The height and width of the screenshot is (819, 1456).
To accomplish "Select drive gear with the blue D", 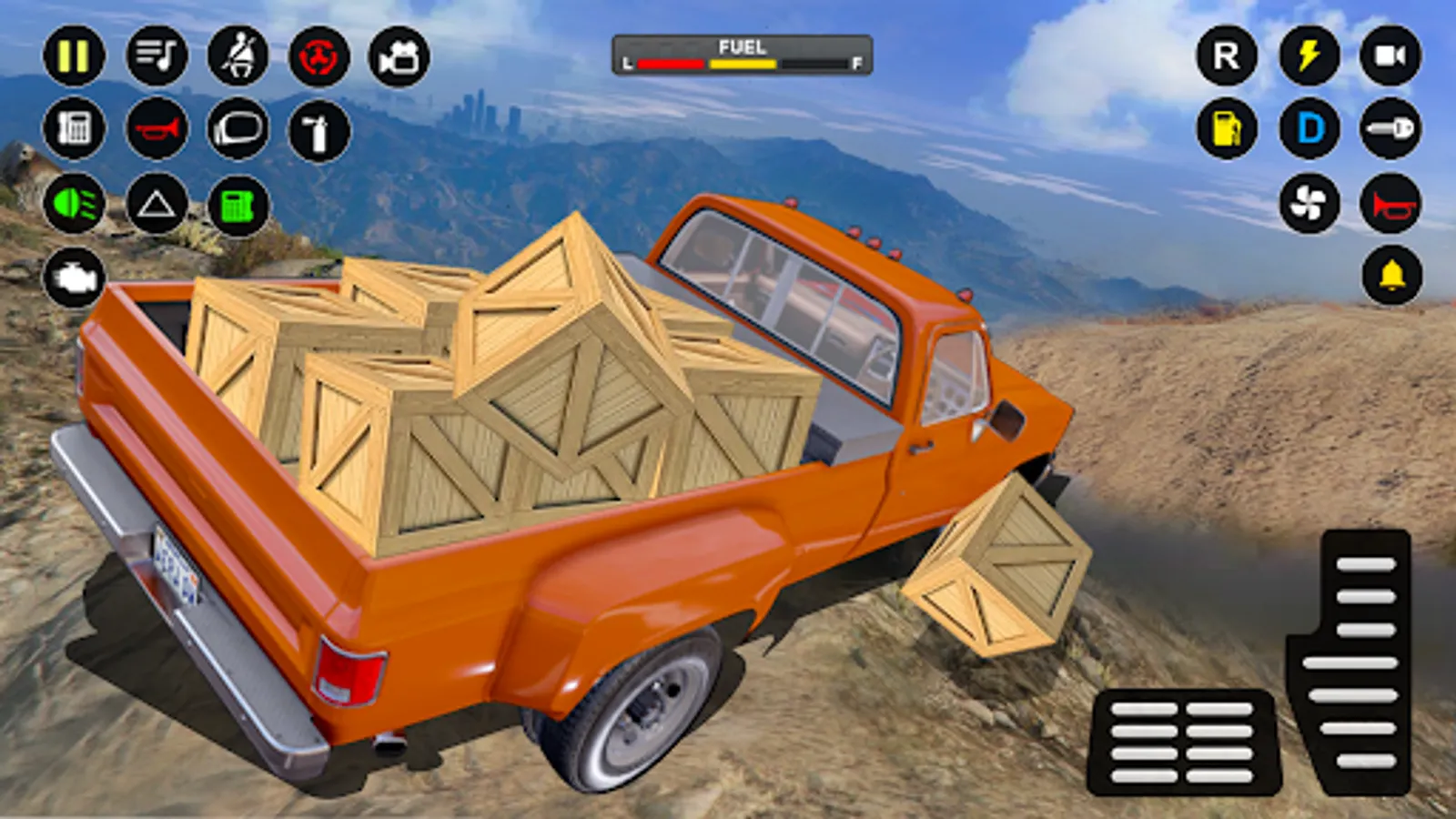I will [1309, 129].
